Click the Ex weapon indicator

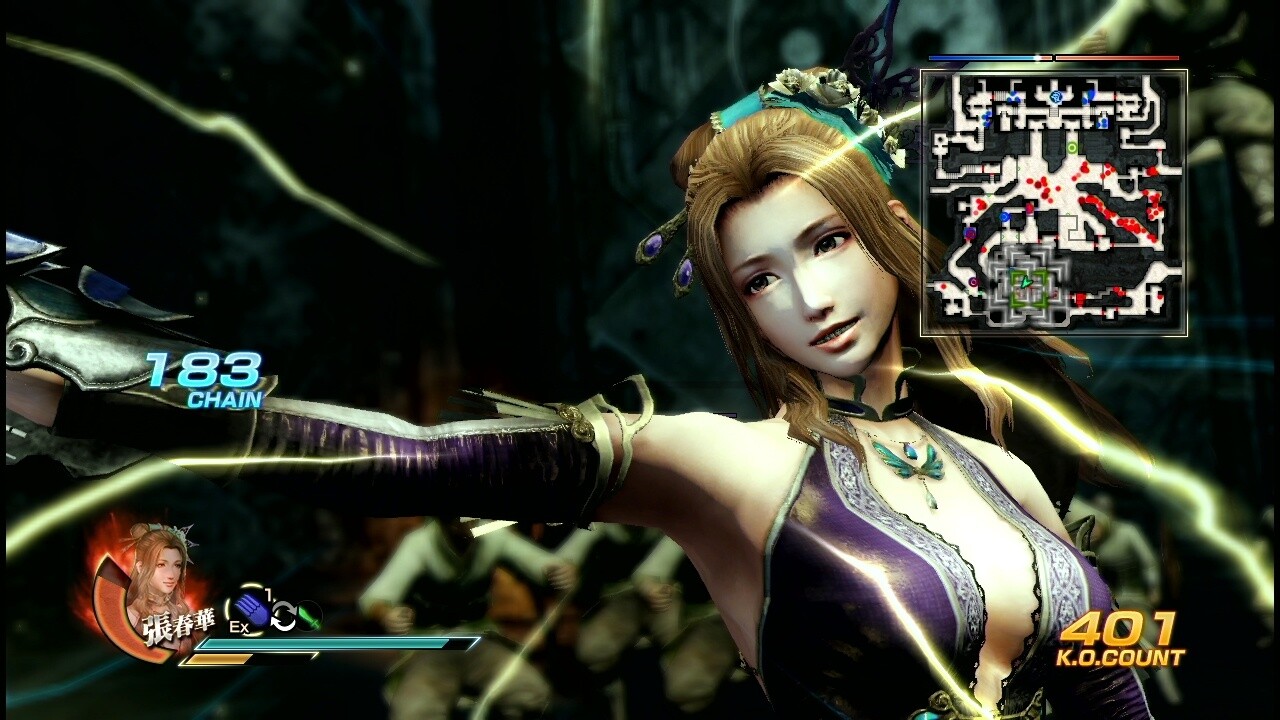point(239,626)
